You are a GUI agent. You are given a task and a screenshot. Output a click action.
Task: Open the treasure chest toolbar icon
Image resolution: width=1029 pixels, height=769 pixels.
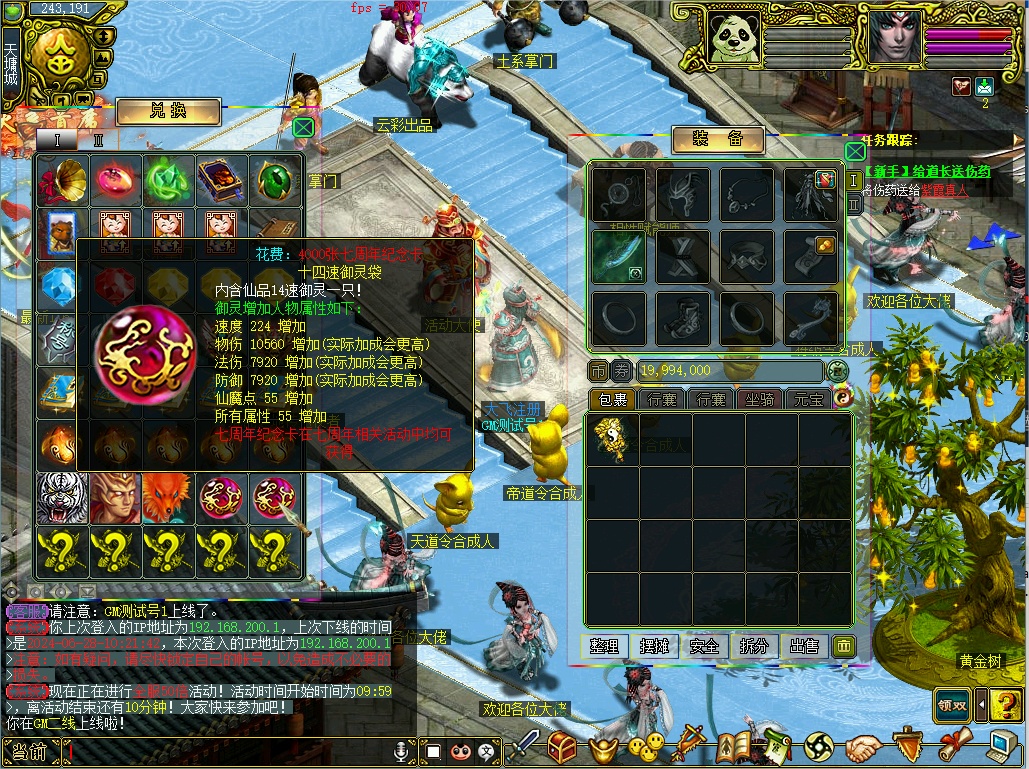coord(563,746)
